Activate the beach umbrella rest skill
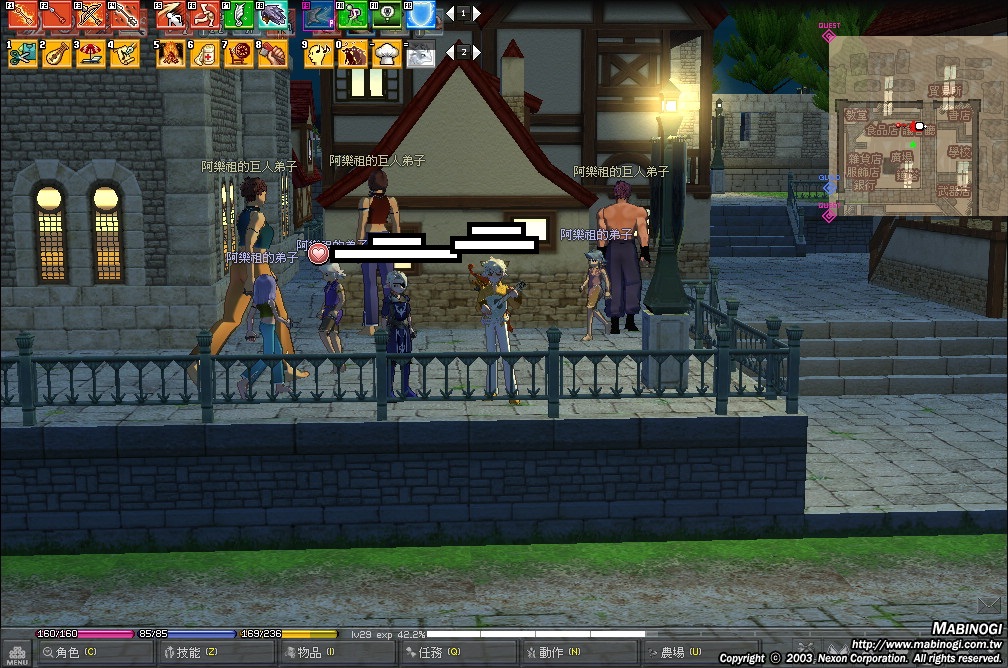 click(91, 53)
